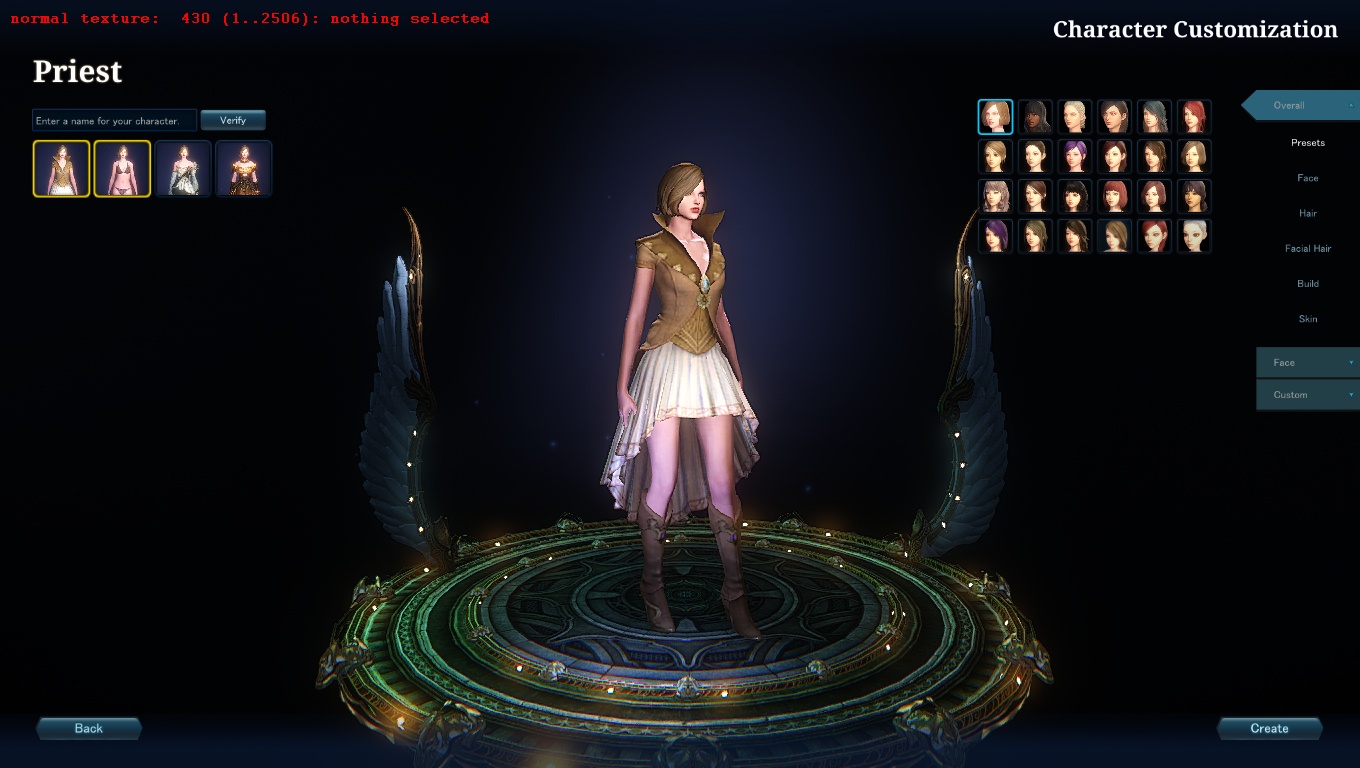This screenshot has width=1360, height=768.
Task: Select the gold top and white skirt outfit
Action: (x=61, y=168)
